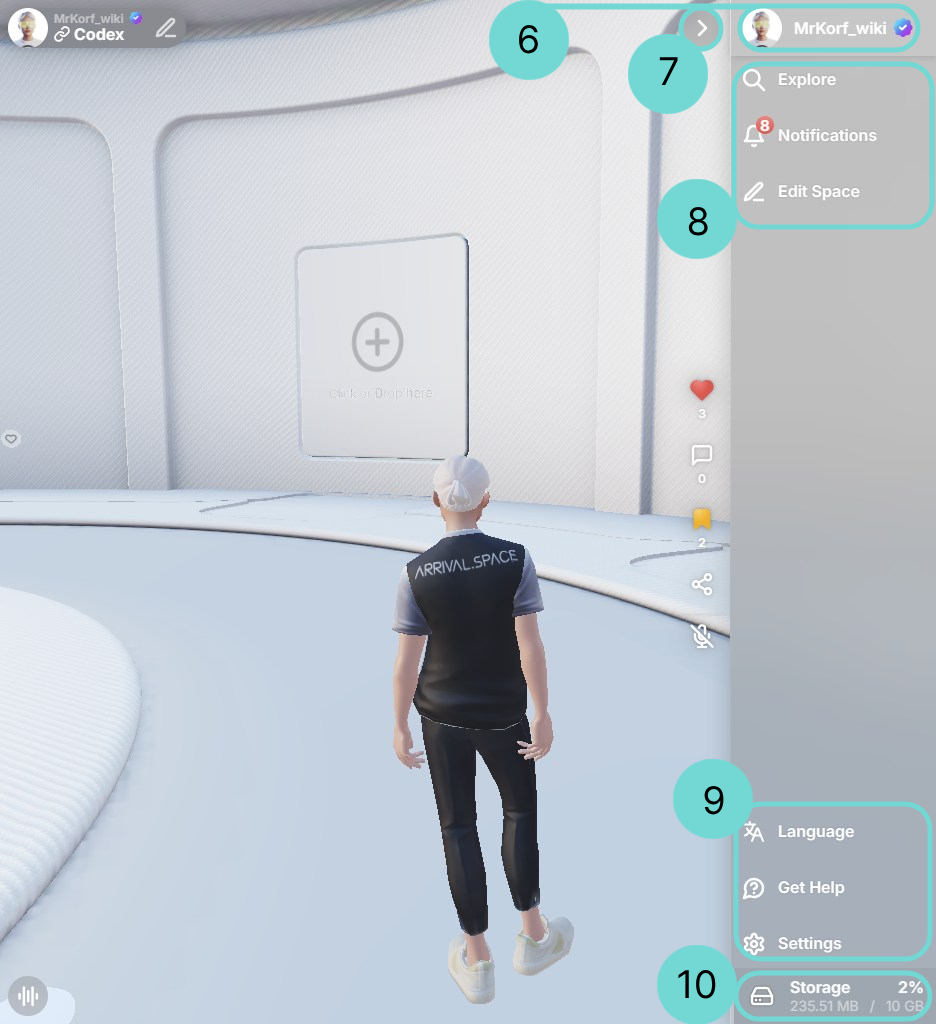The width and height of the screenshot is (936, 1024).
Task: Click the Codex space link title
Action: coord(98,35)
